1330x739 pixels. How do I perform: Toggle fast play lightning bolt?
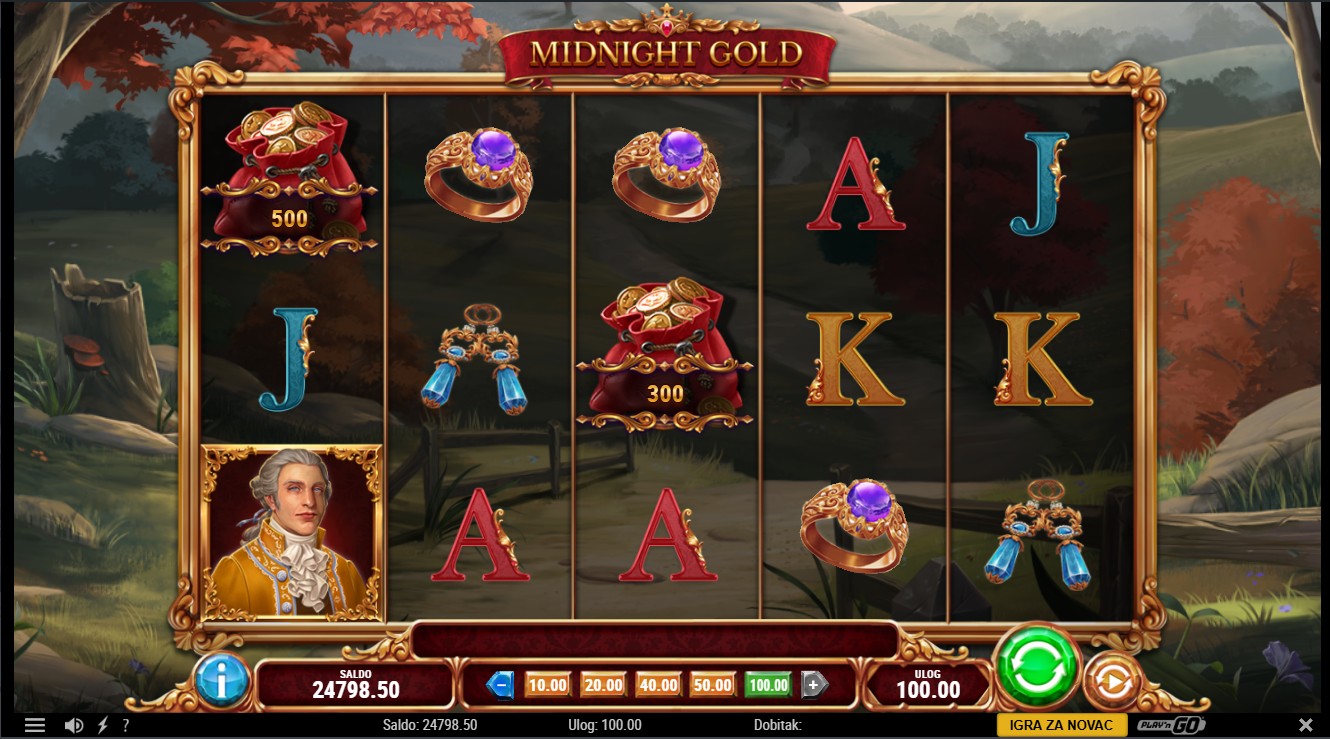[102, 725]
